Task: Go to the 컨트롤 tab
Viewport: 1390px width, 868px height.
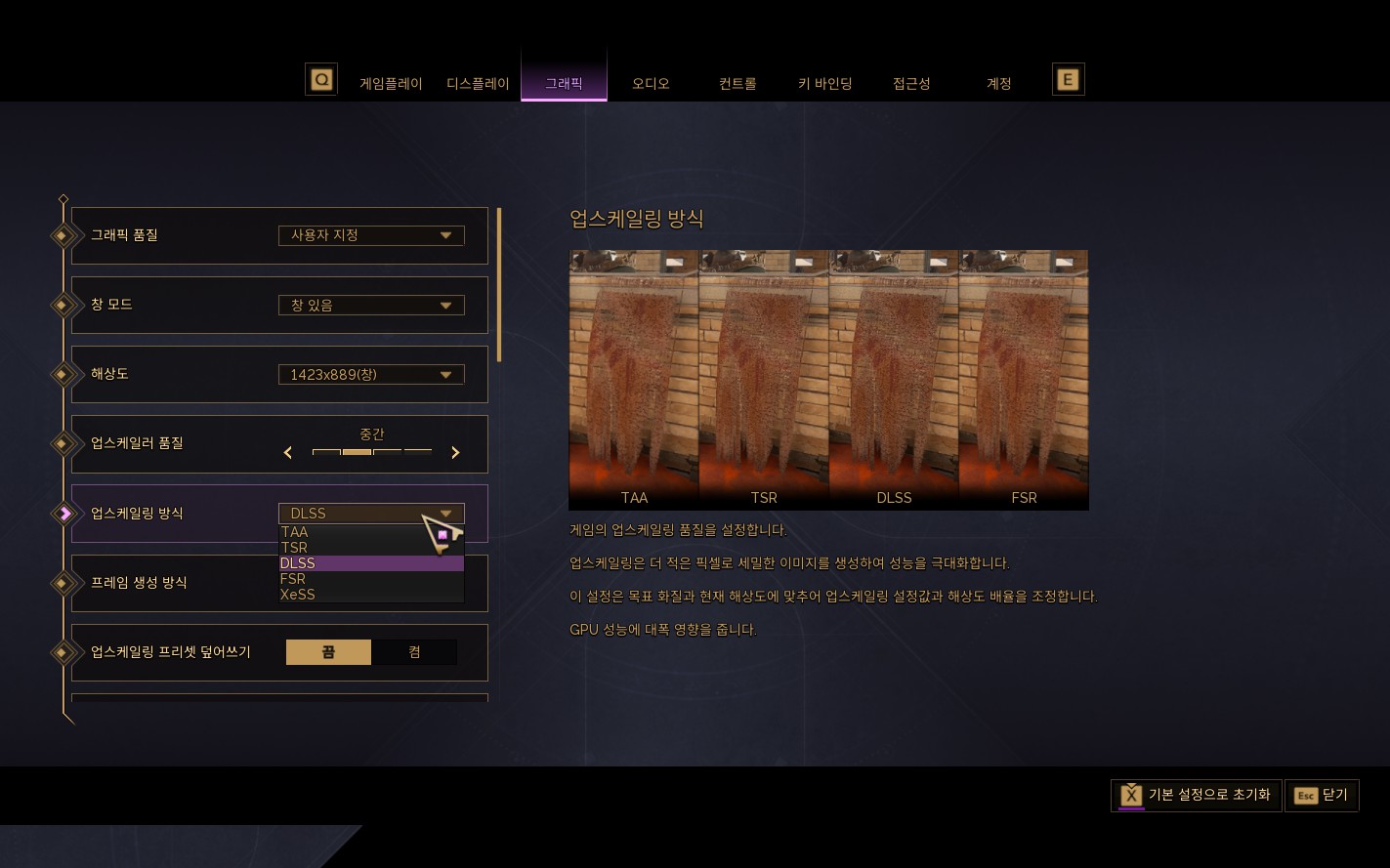Action: click(x=737, y=84)
